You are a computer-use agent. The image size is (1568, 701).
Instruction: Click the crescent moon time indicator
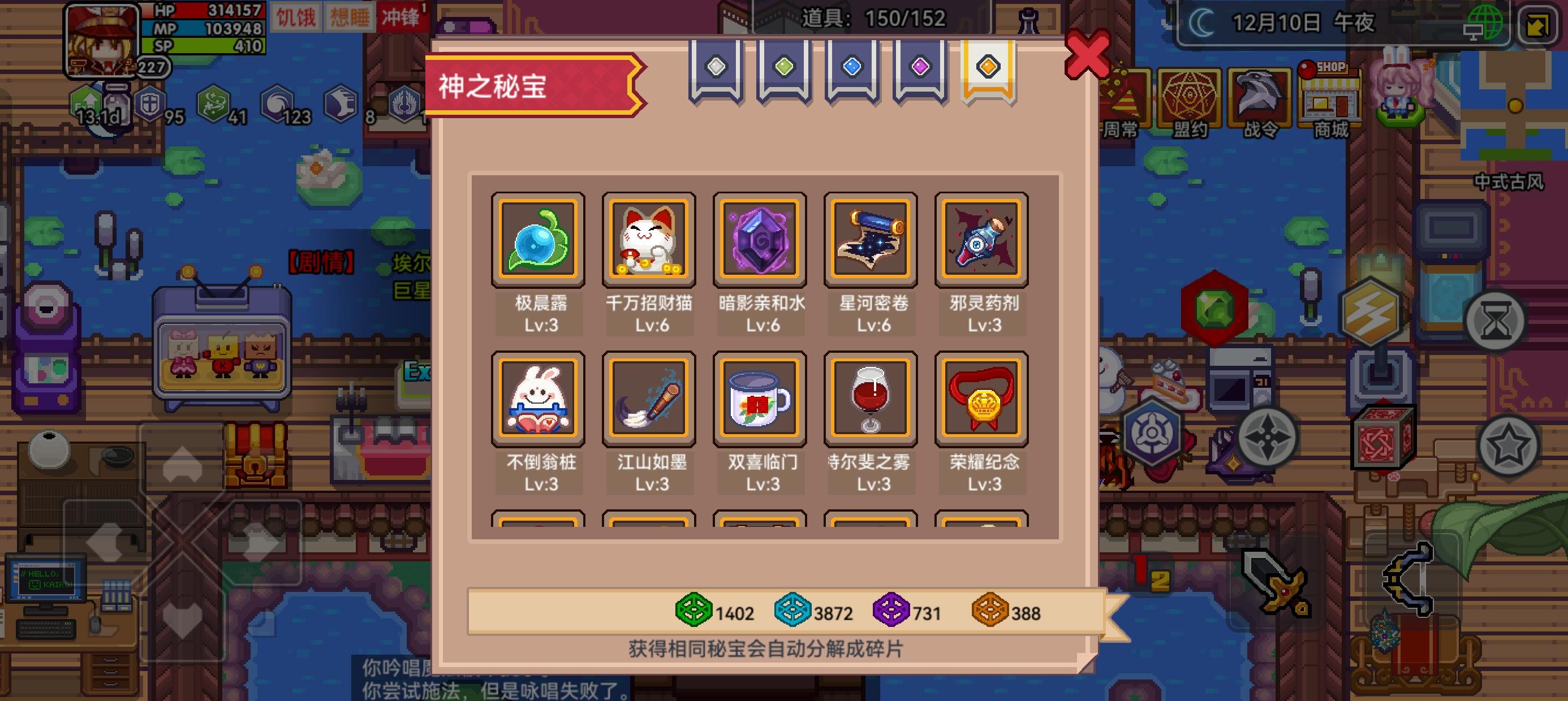point(1201,22)
